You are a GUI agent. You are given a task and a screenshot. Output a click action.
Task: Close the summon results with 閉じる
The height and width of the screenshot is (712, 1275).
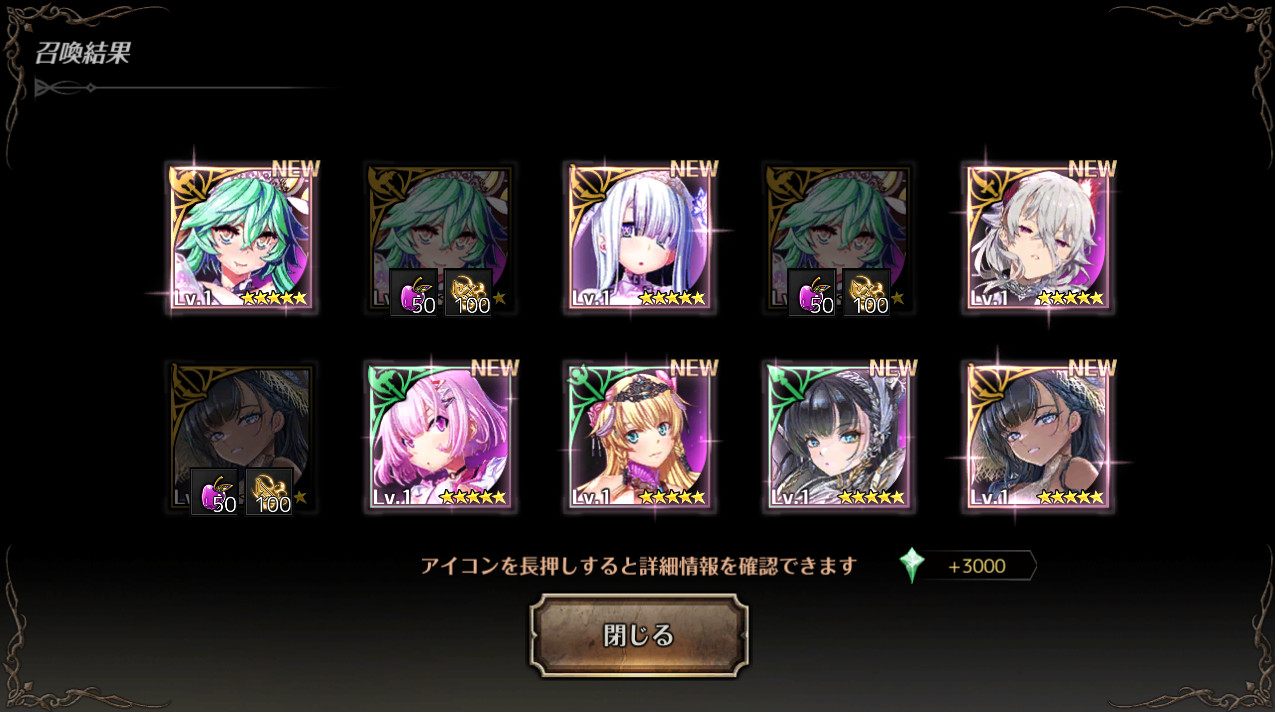coord(638,635)
